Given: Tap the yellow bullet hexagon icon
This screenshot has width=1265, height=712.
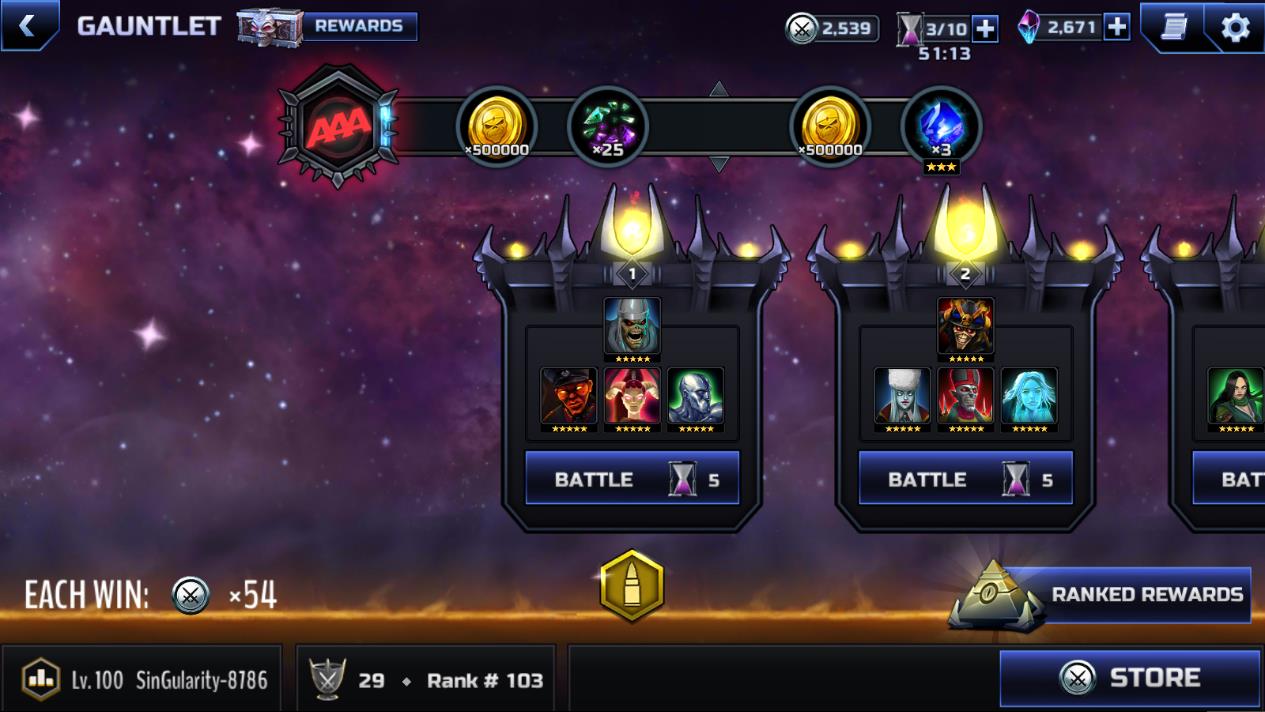Looking at the screenshot, I should [631, 586].
